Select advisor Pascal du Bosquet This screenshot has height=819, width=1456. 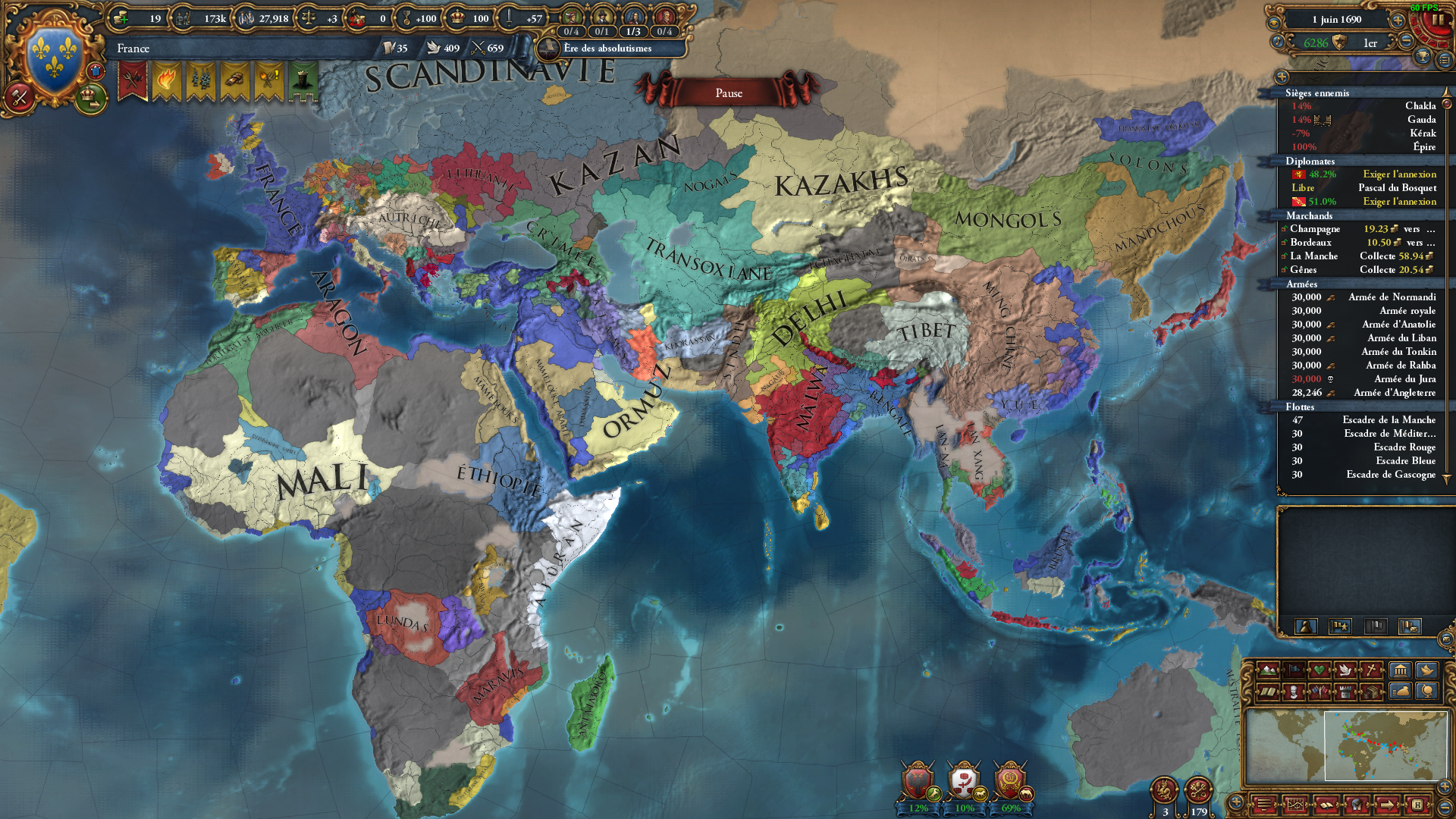(x=1402, y=187)
